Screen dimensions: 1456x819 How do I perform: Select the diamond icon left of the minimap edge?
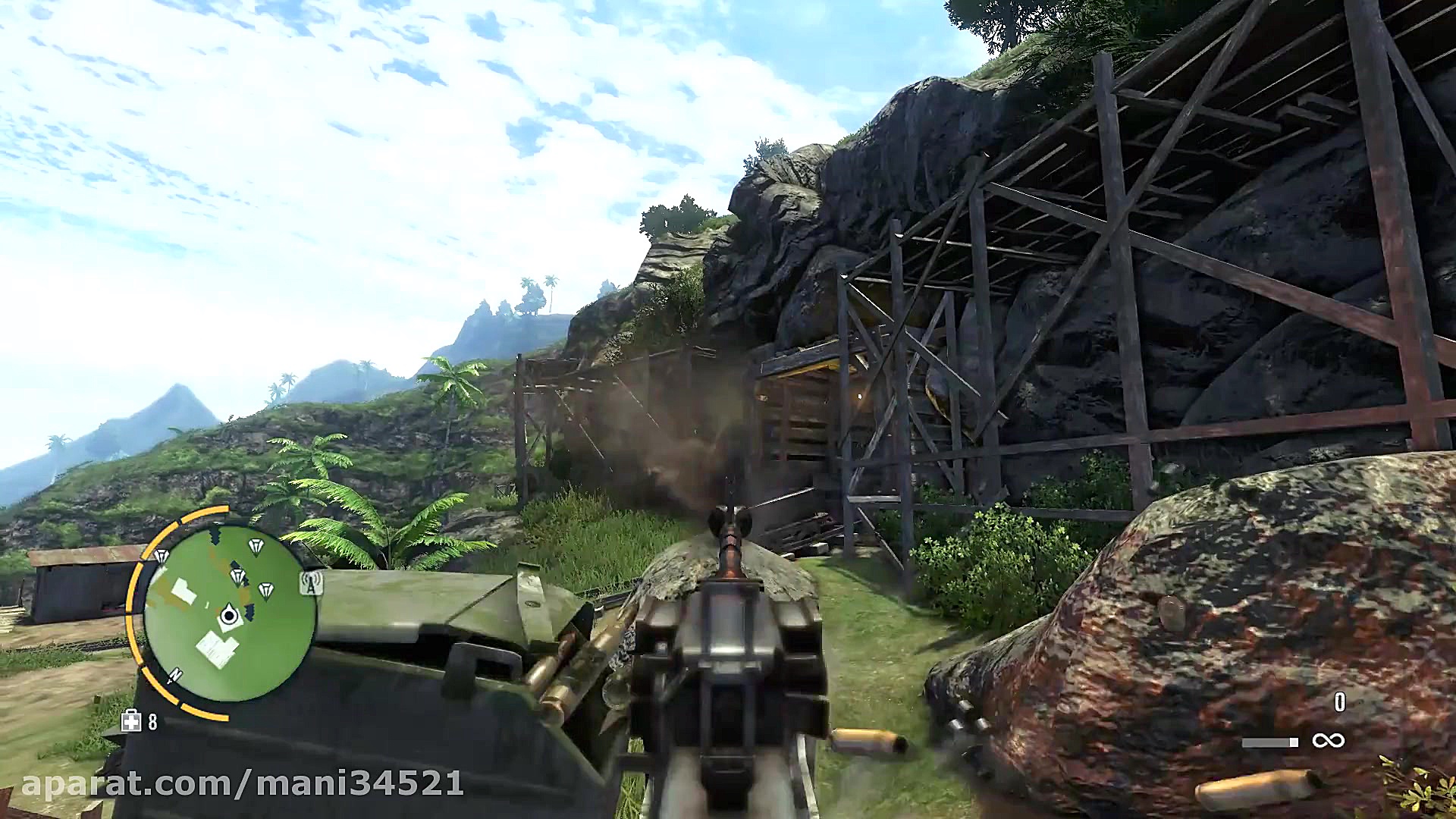[x=162, y=555]
